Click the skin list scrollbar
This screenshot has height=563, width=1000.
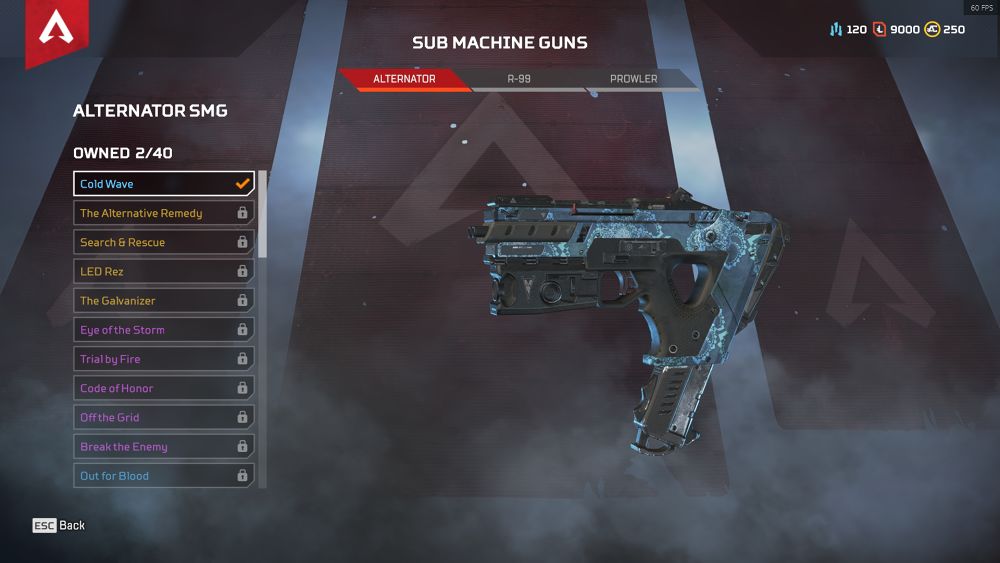(263, 215)
